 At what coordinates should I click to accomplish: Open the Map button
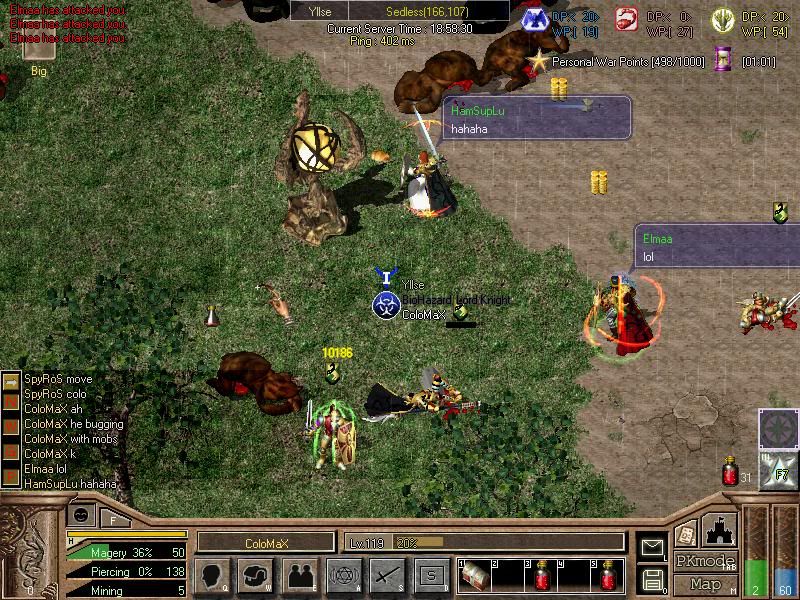pyautogui.click(x=705, y=584)
